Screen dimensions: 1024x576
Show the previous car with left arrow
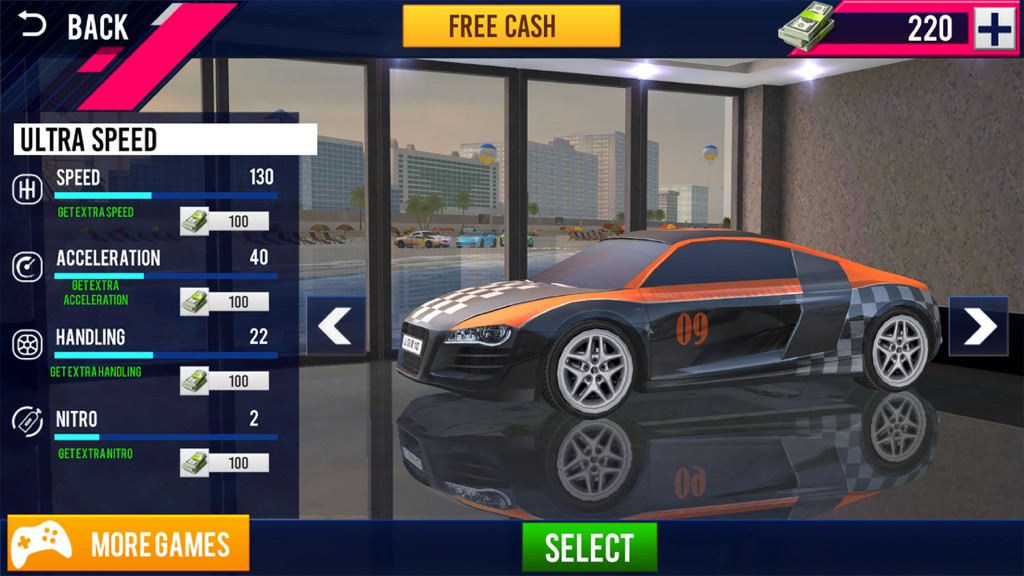pos(336,326)
